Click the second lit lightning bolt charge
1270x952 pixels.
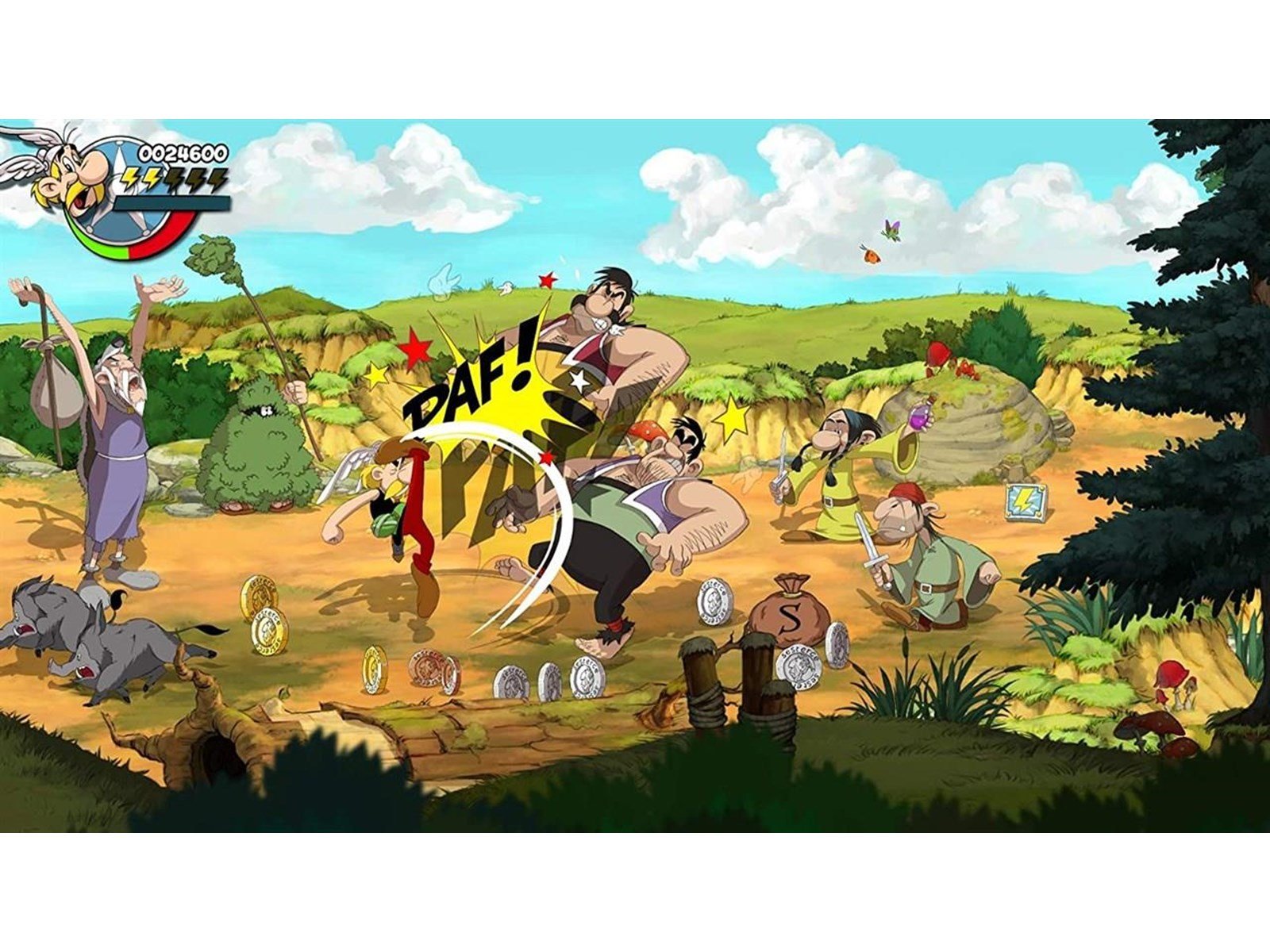[x=152, y=180]
